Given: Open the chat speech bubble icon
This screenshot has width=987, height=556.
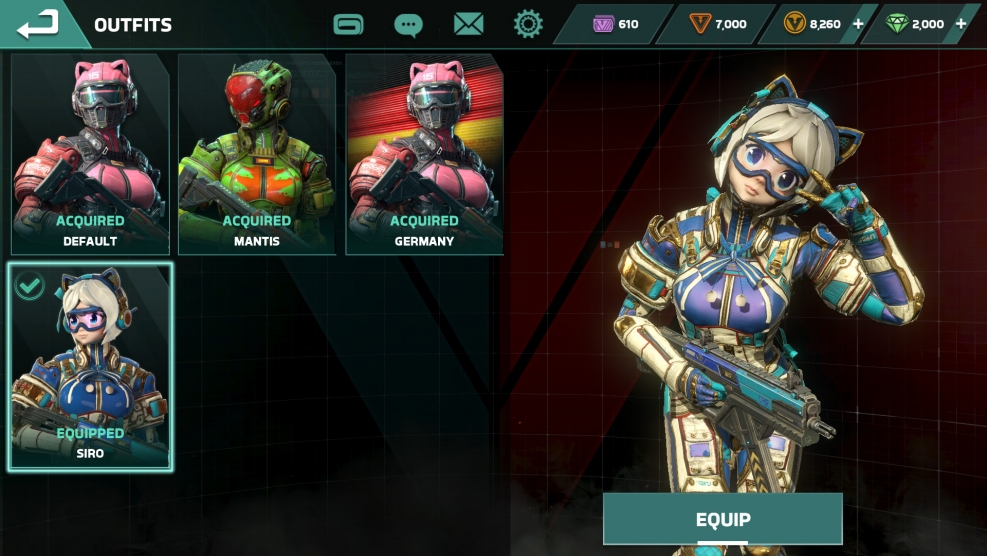Looking at the screenshot, I should click(x=408, y=24).
